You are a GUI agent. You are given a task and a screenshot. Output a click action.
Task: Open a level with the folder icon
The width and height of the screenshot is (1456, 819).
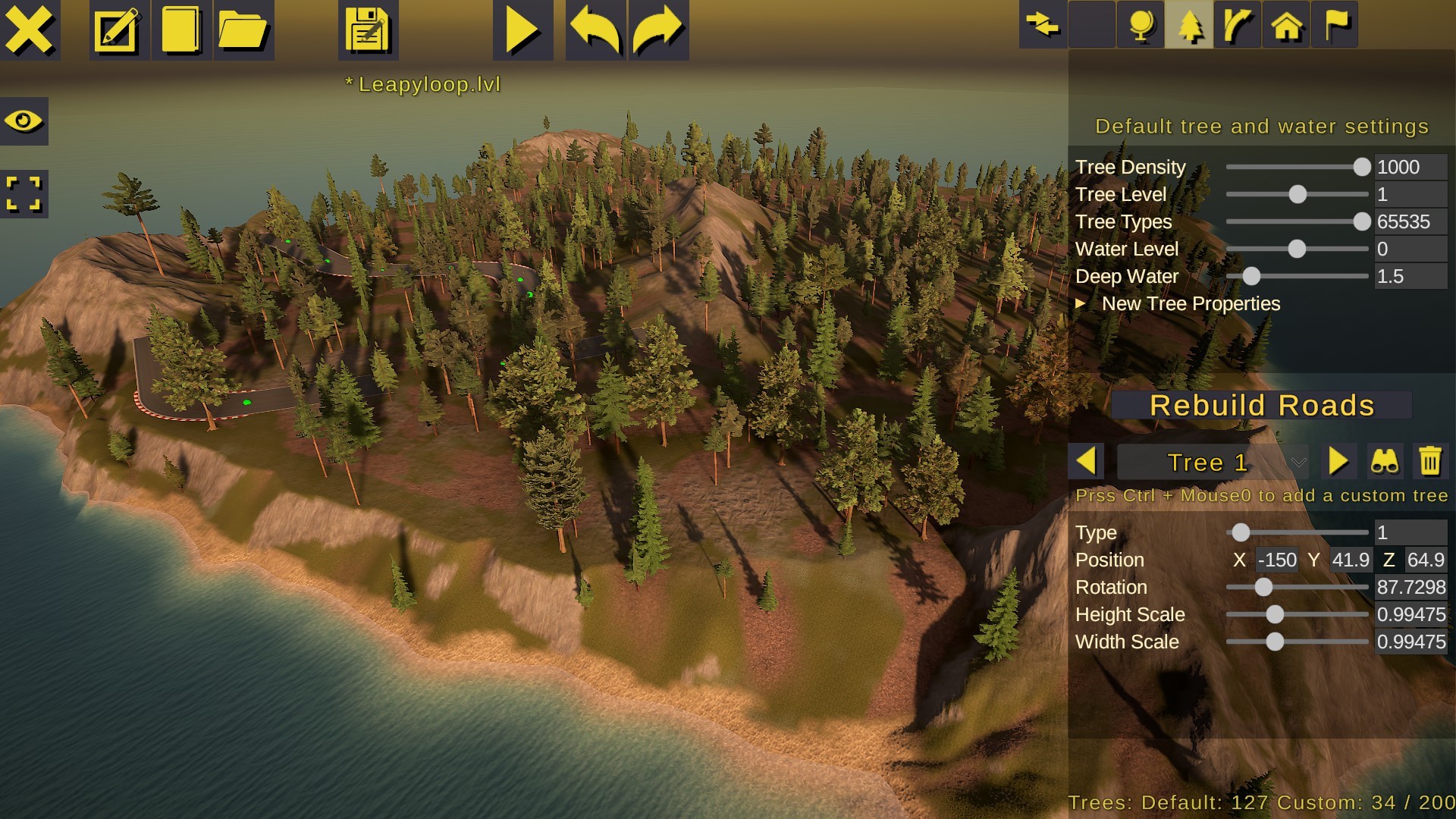click(x=243, y=30)
